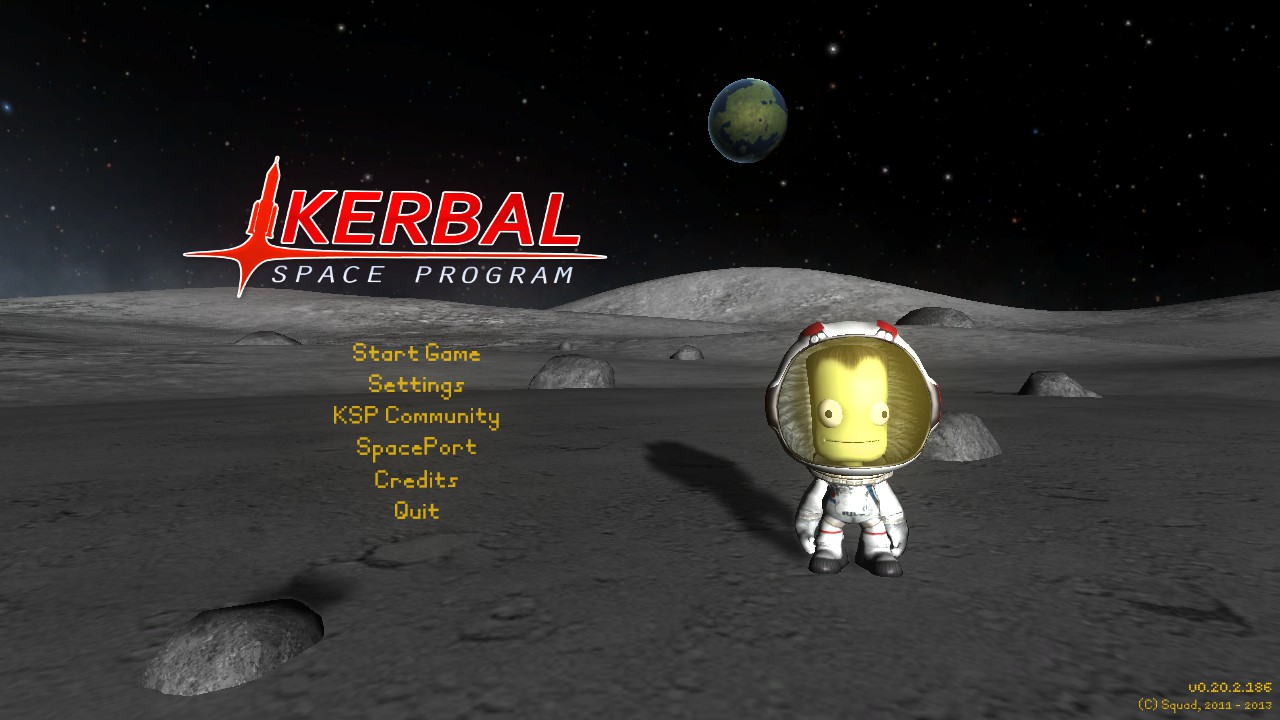This screenshot has width=1280, height=720.
Task: Click KSP Community in the main menu
Action: [x=416, y=416]
